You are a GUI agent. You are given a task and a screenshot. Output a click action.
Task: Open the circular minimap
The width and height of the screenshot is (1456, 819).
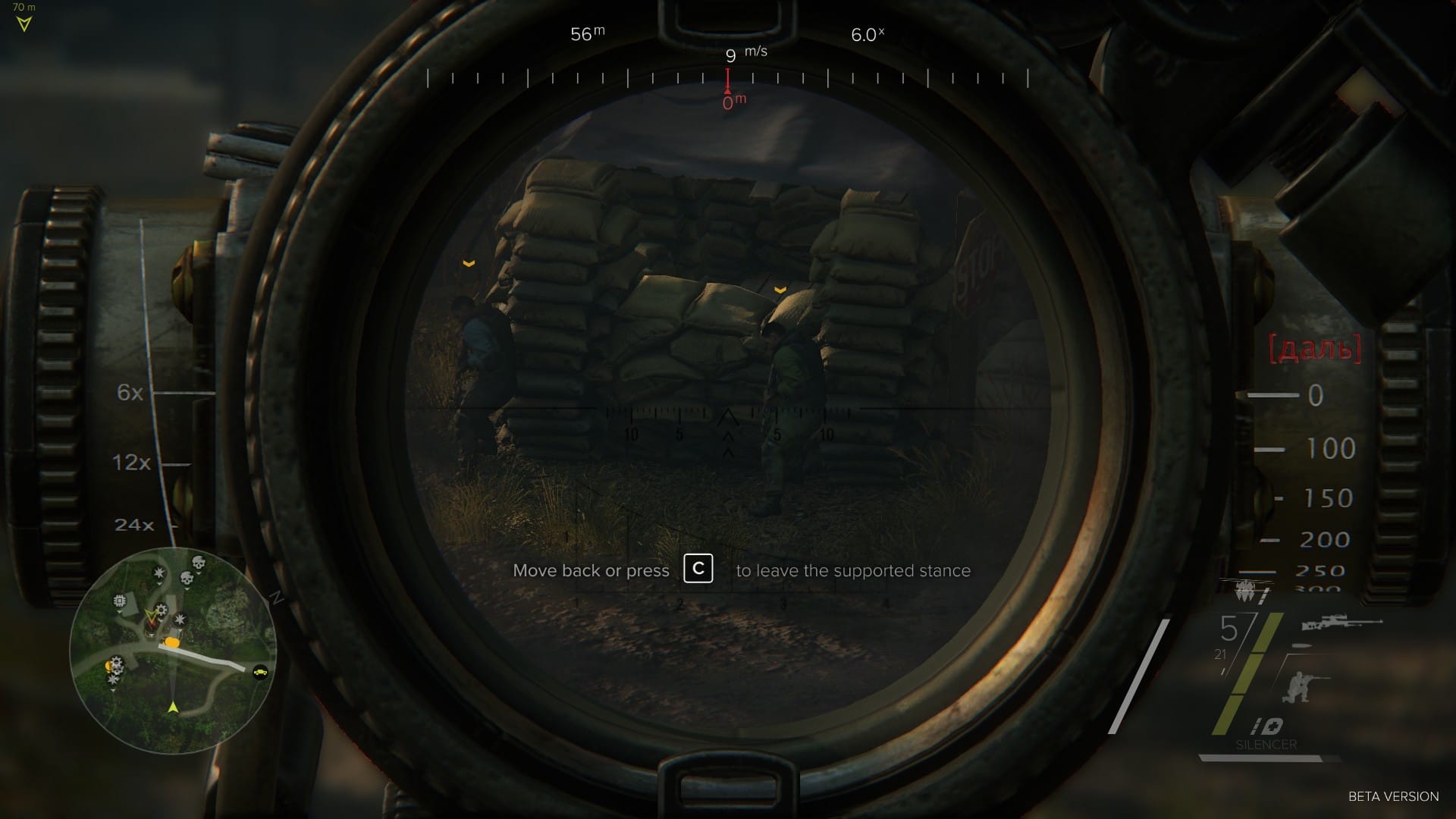(173, 651)
